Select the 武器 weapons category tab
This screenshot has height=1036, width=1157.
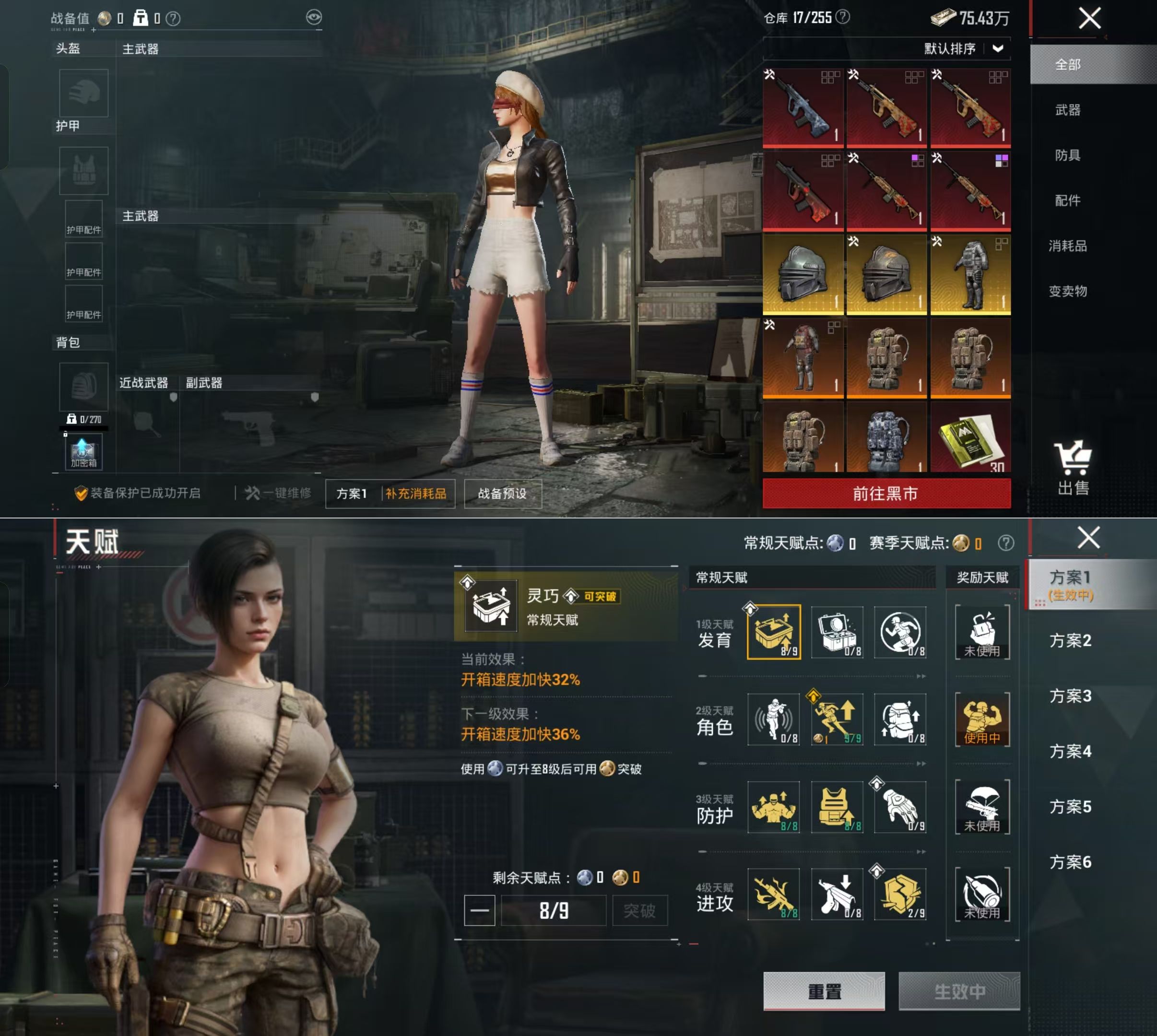[1068, 110]
